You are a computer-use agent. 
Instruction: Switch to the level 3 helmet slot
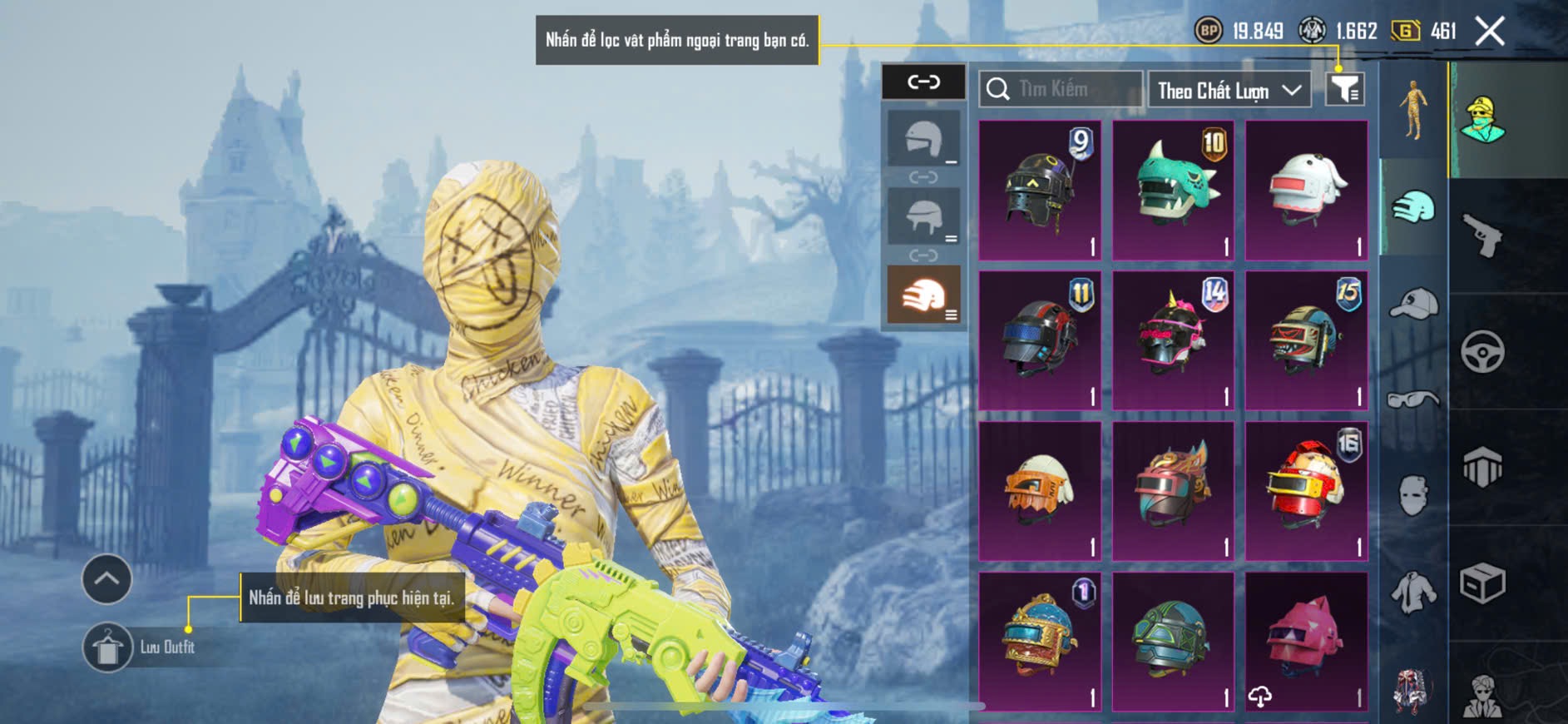[923, 295]
